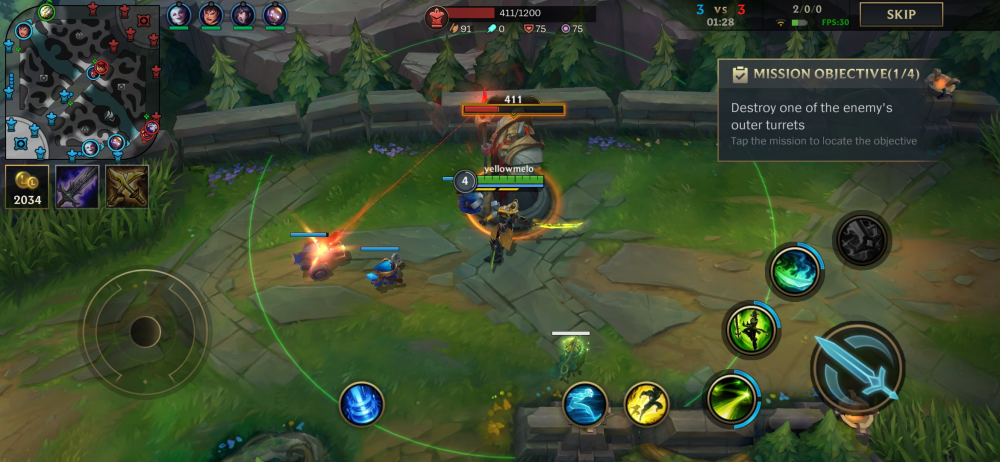Buy the recommended crossed golden swords item
Image resolution: width=1000 pixels, height=462 pixels.
(x=127, y=187)
